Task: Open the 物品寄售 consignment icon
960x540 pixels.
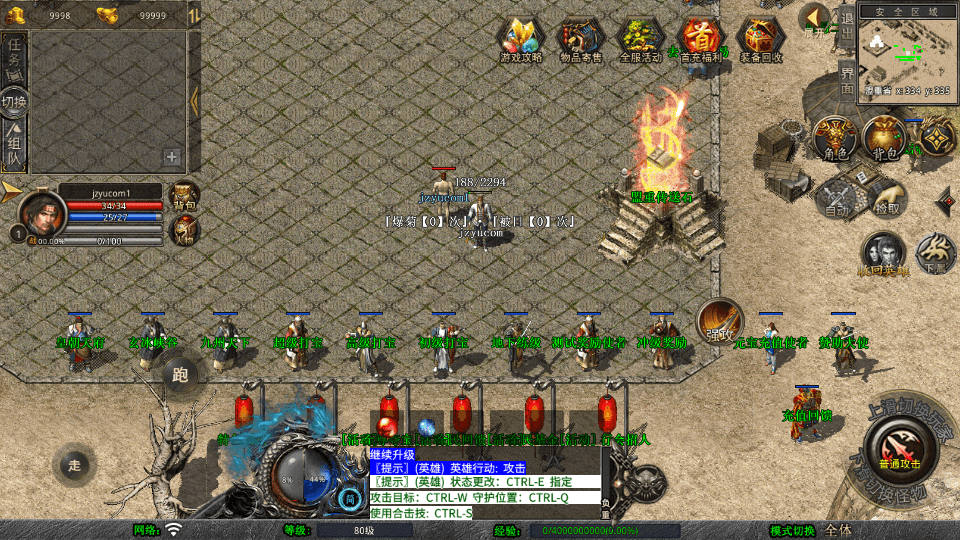Action: pos(580,39)
